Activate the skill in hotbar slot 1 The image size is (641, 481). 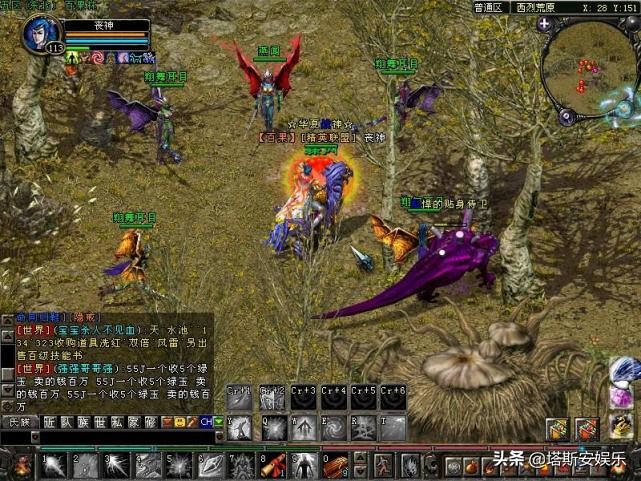pos(54,465)
